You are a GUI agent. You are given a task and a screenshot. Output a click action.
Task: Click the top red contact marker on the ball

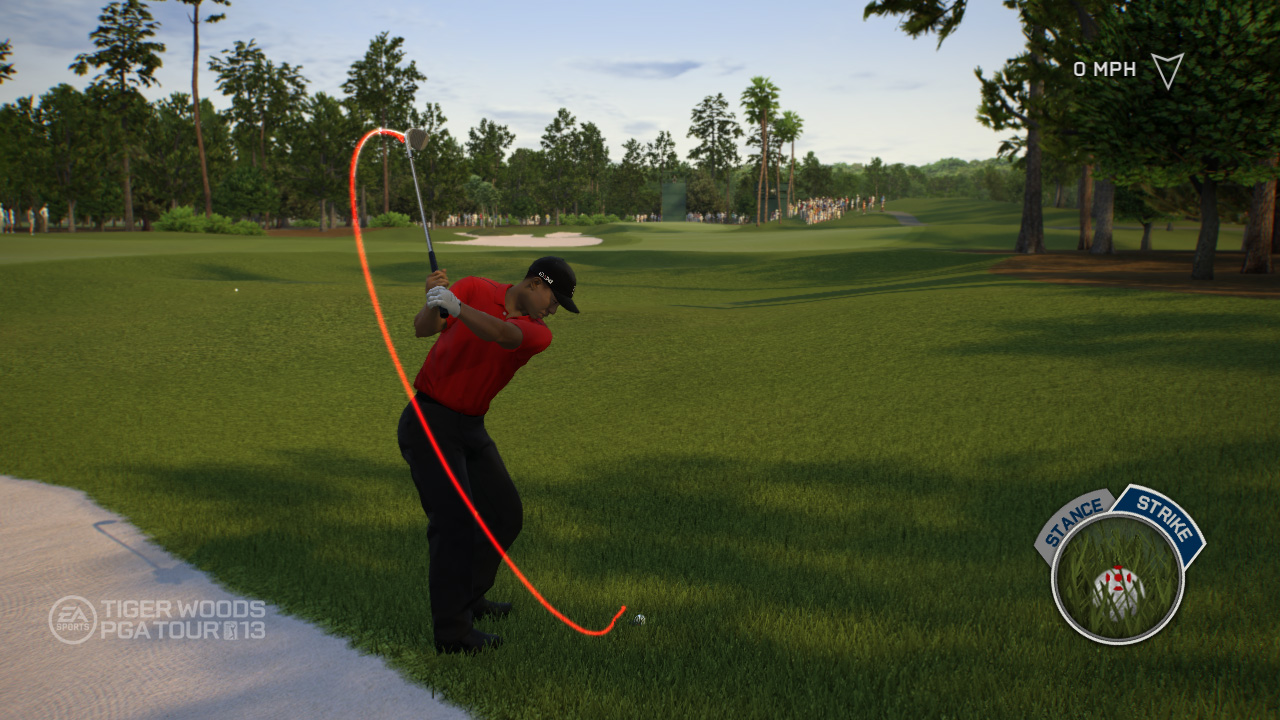pyautogui.click(x=1118, y=567)
